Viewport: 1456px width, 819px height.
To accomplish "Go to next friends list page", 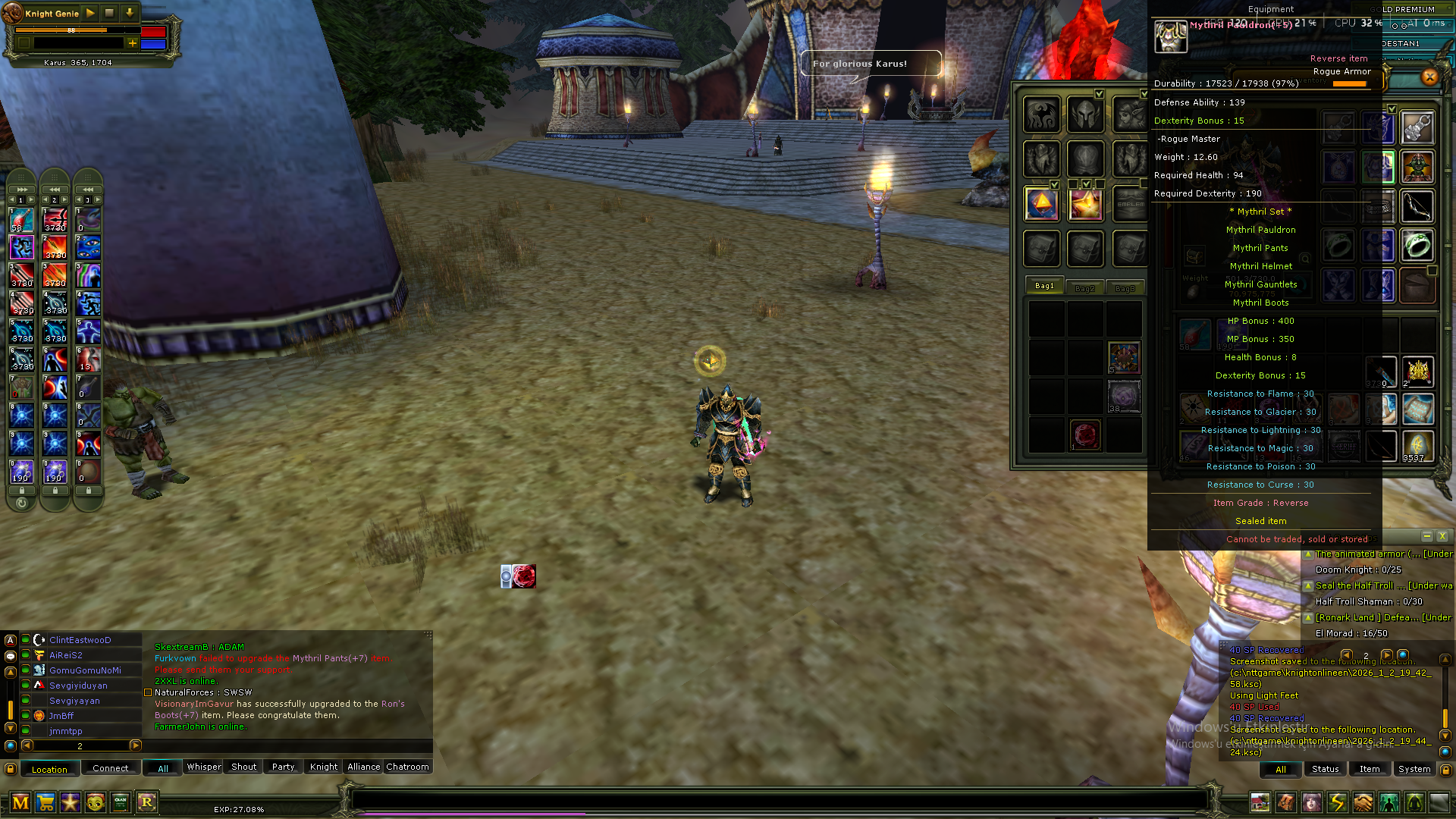I will 136,745.
